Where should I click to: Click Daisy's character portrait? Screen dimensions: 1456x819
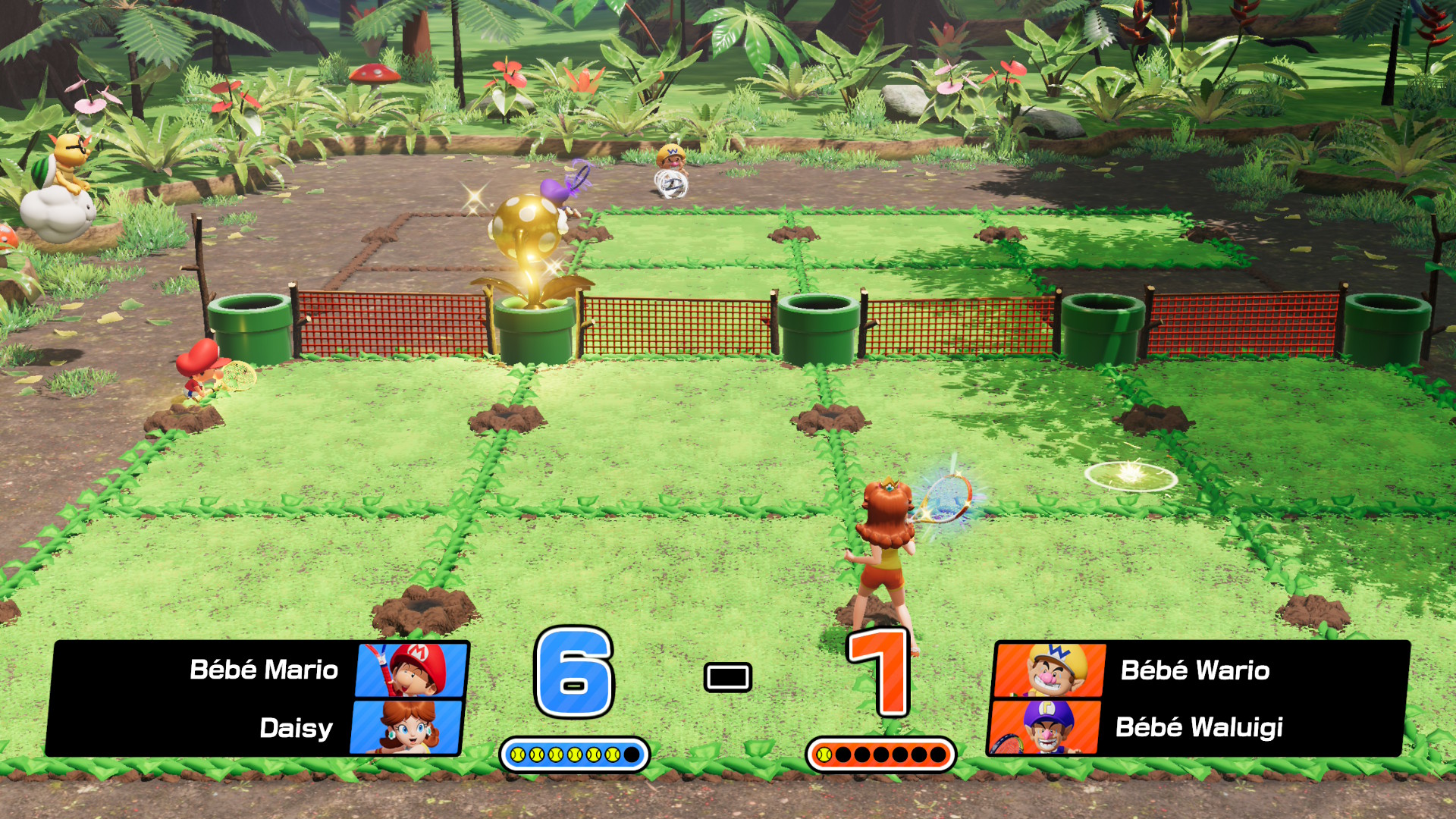[407, 727]
